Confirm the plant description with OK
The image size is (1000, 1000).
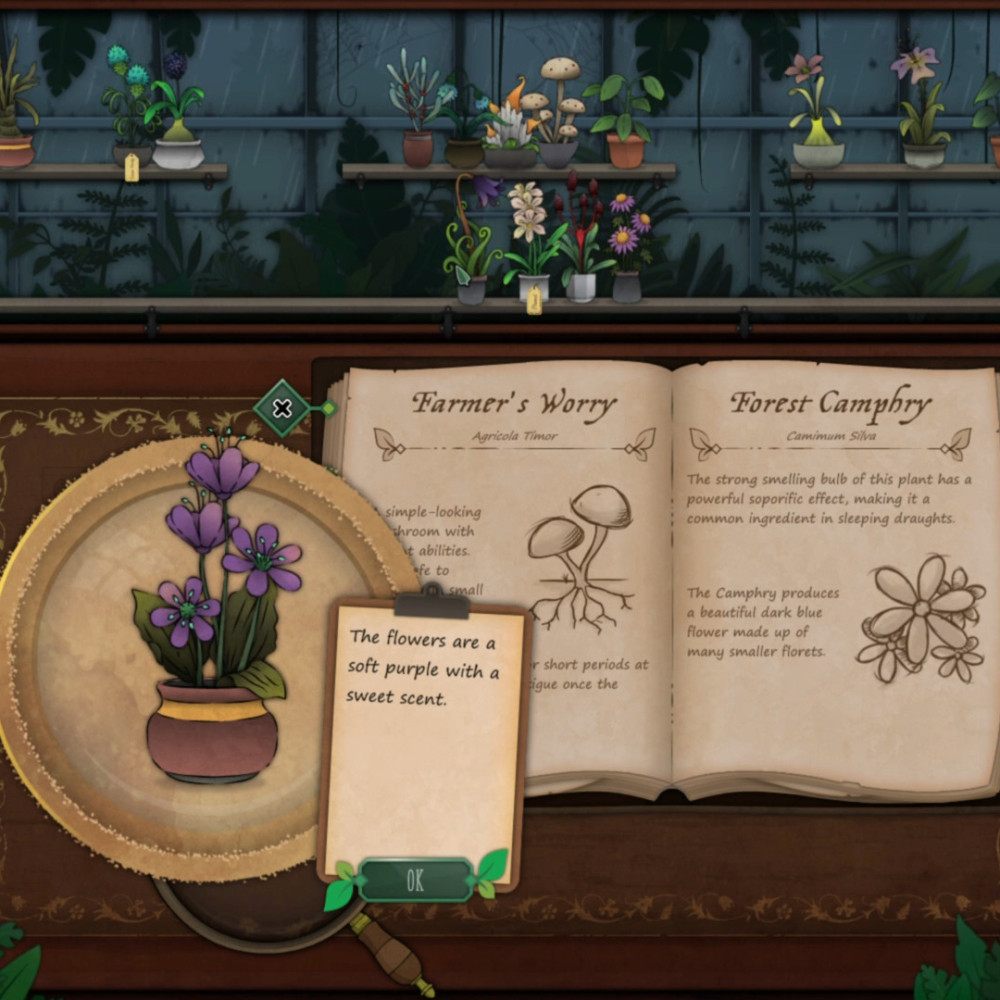point(415,880)
